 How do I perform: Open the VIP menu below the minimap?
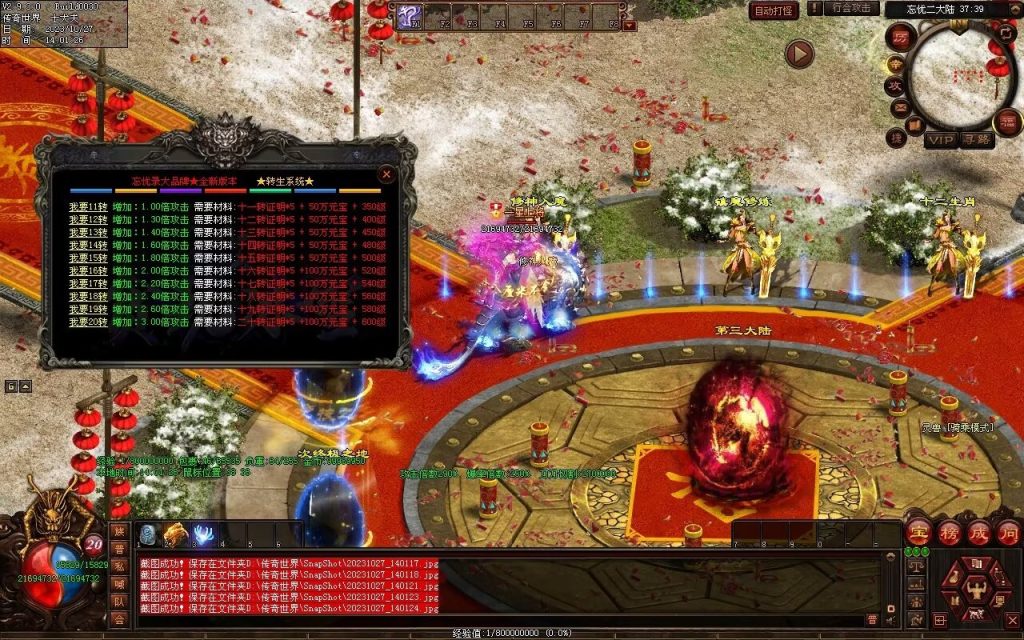coord(939,139)
